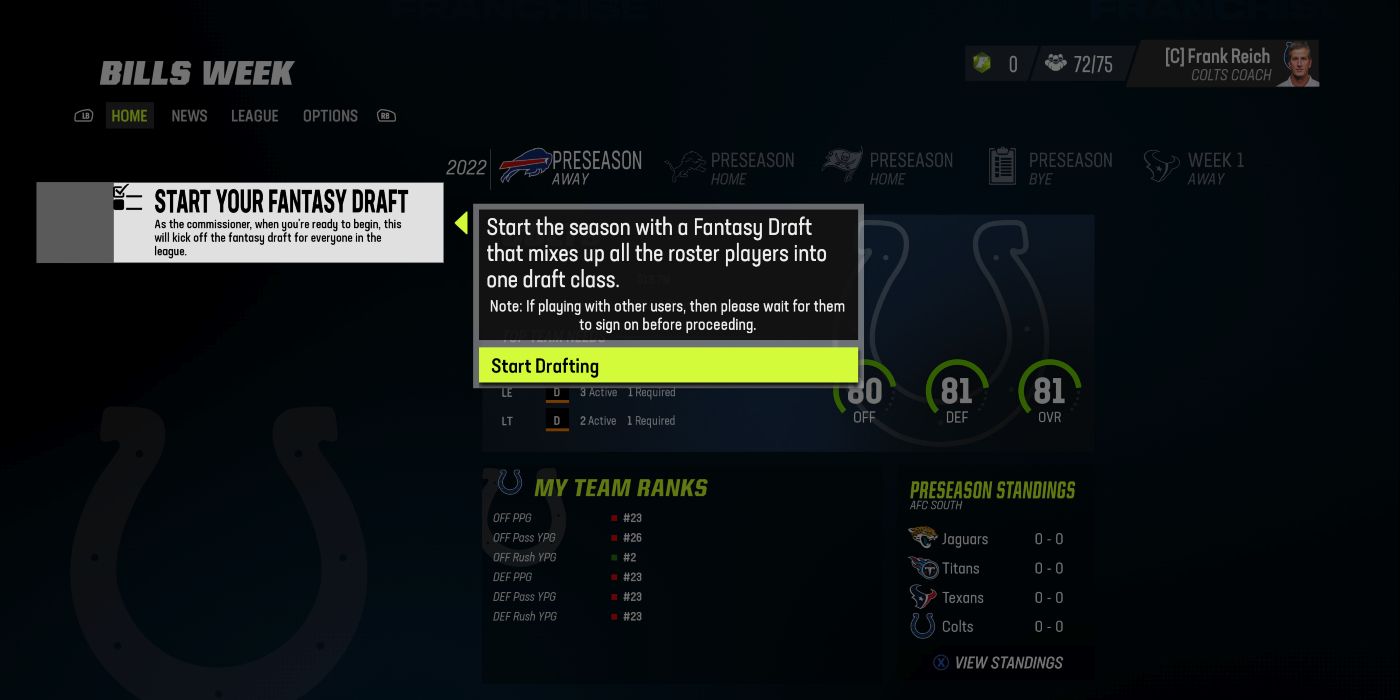Click the Start Drafting button
1400x700 pixels.
[x=667, y=366]
